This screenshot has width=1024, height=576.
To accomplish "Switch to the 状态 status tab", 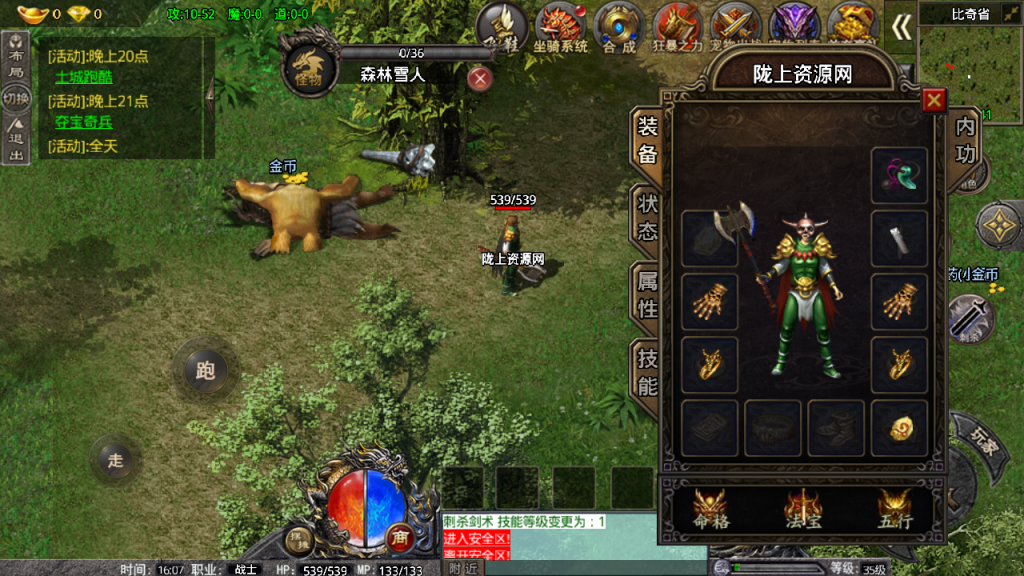I will coord(648,217).
